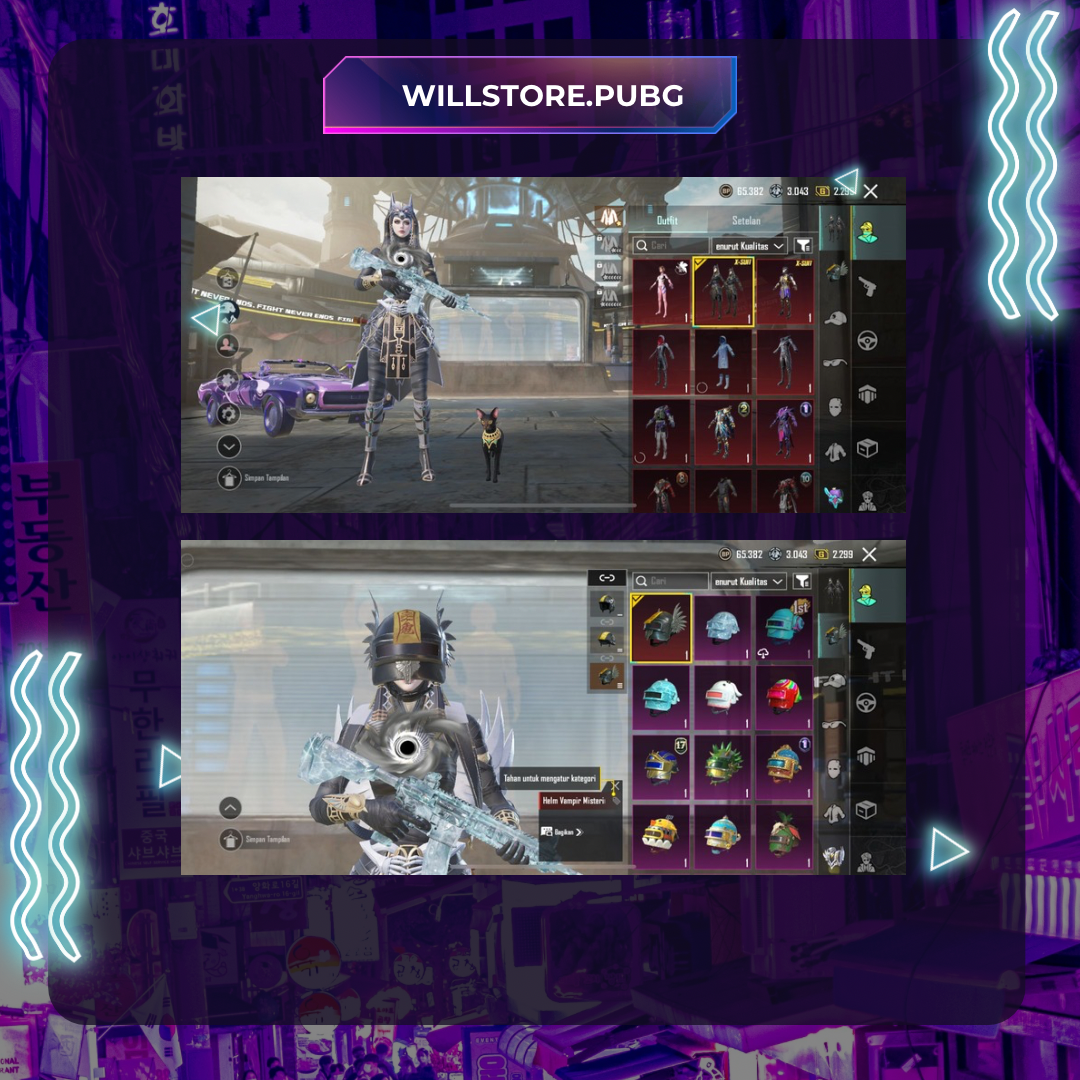Choose the green spiky helmet
This screenshot has width=1080, height=1080.
(722, 768)
